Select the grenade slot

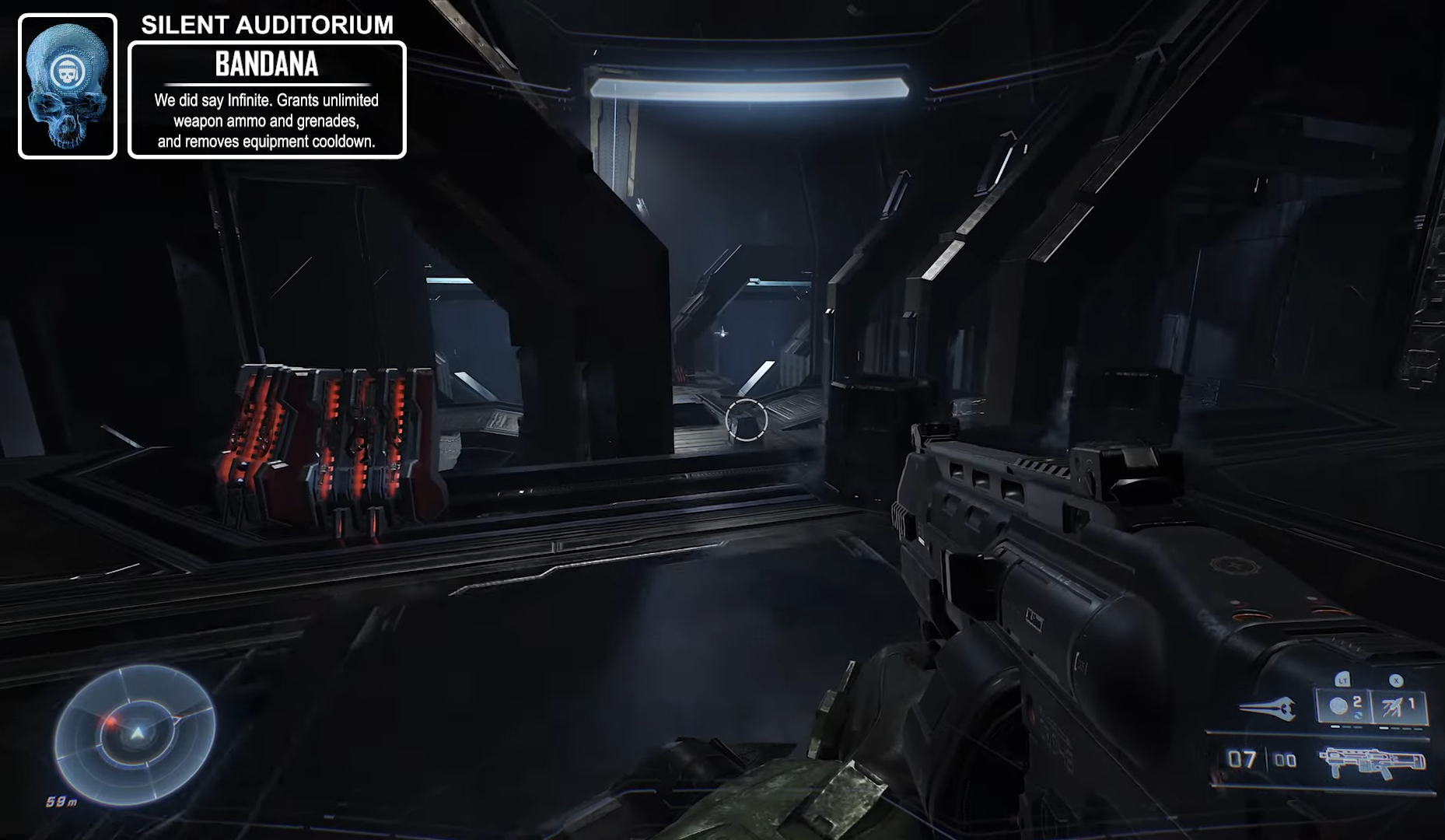(x=1343, y=706)
